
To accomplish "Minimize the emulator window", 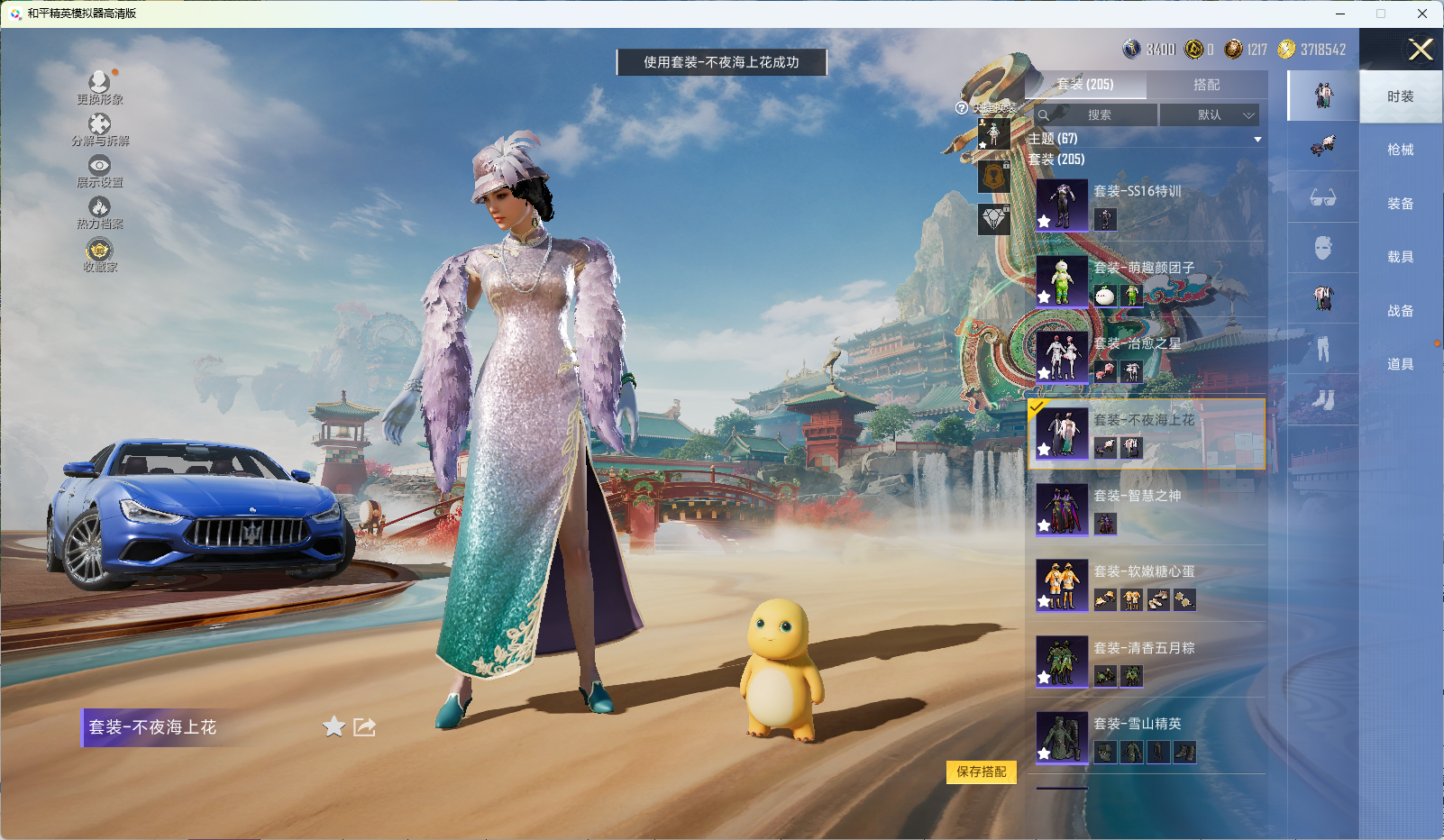I will [x=1340, y=14].
